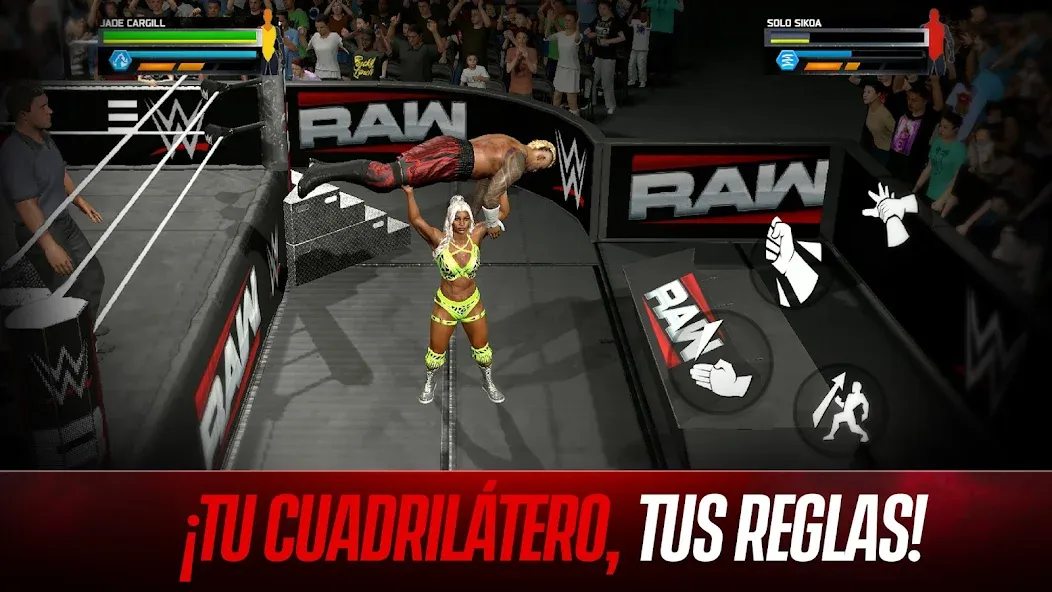1052x592 pixels.
Task: Activate the open-hand grapple button
Action: coord(721,375)
